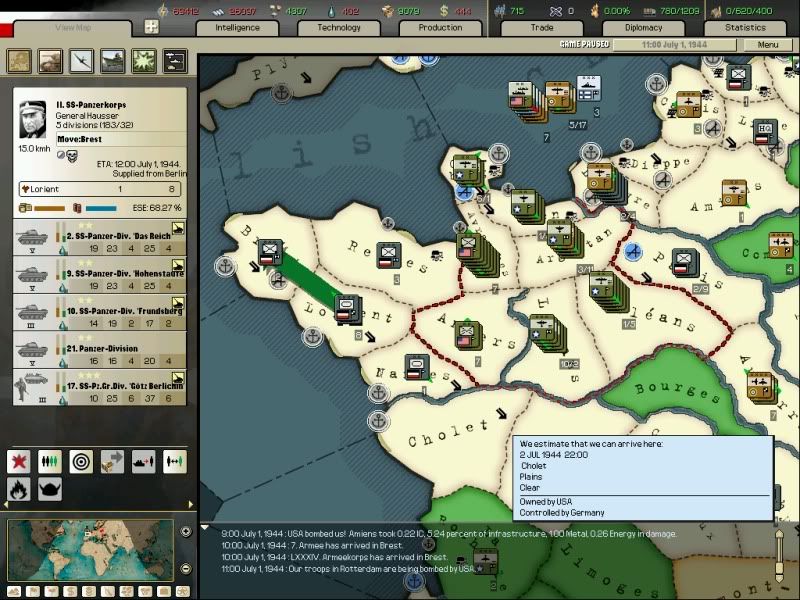Select the 2. SS-Panzer-Div. 'Das Reich' row
Screen dimensions: 800x600
coord(99,240)
